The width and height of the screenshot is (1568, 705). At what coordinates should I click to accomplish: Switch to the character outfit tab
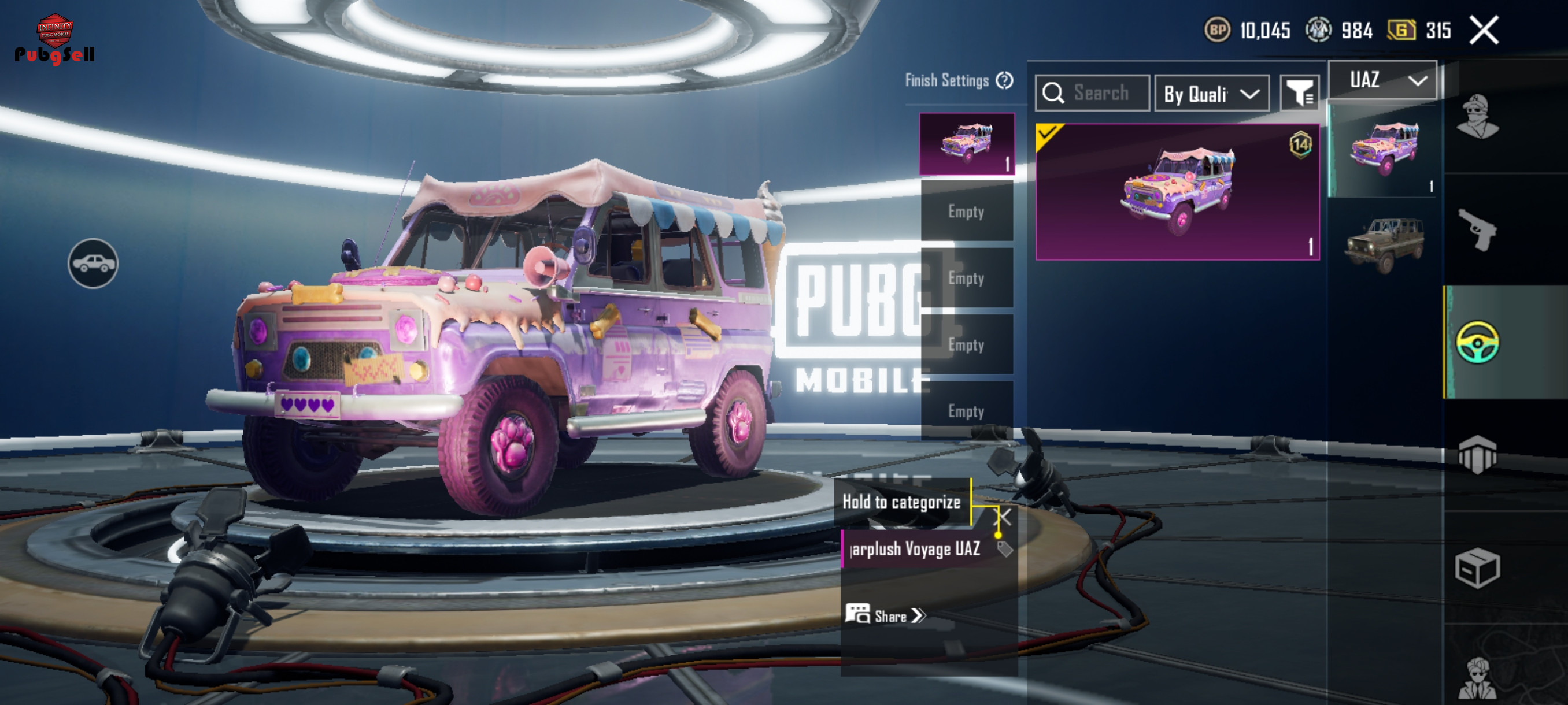1477,117
